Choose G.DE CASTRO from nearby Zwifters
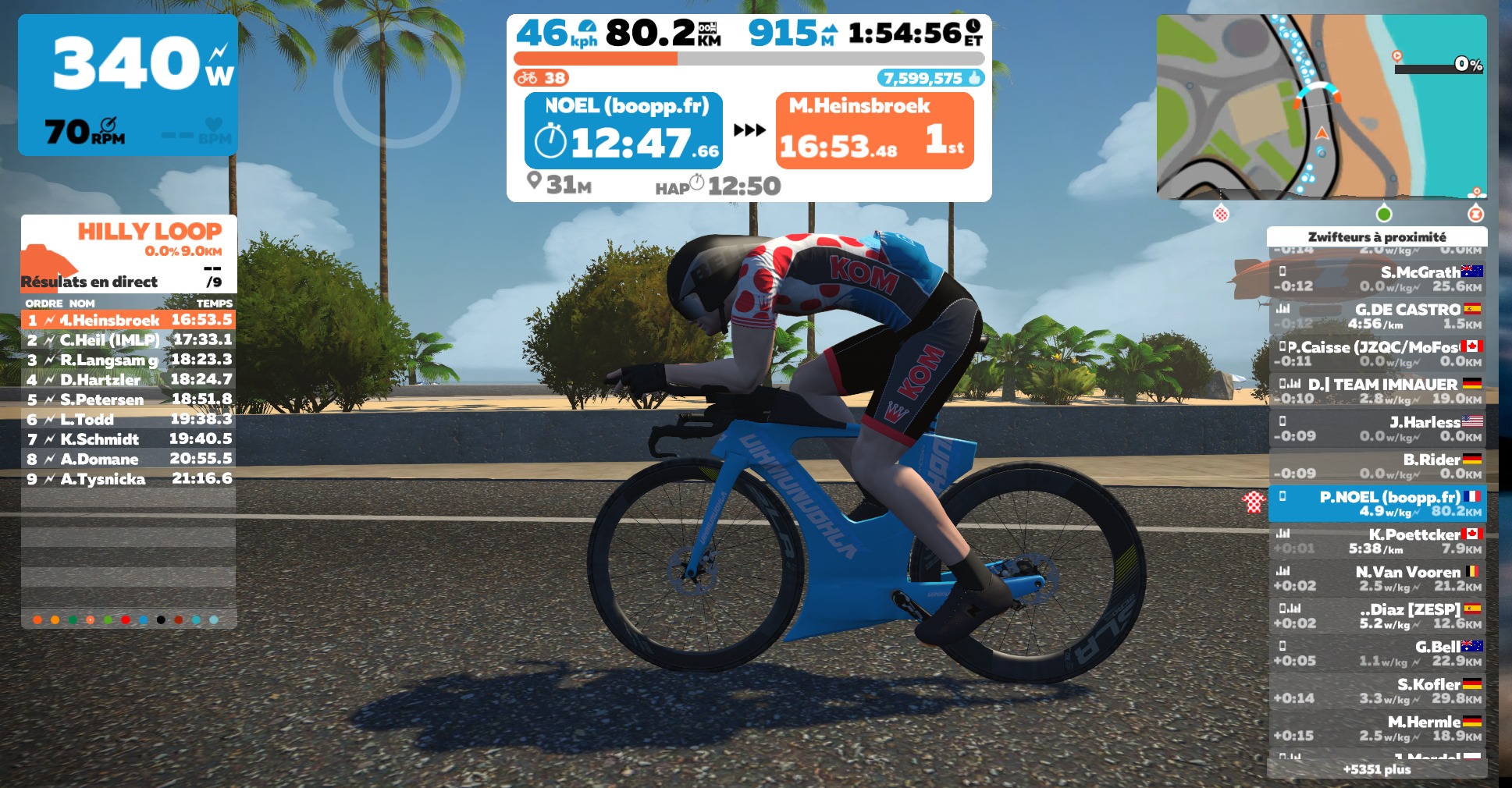Image resolution: width=1512 pixels, height=788 pixels. point(1378,316)
